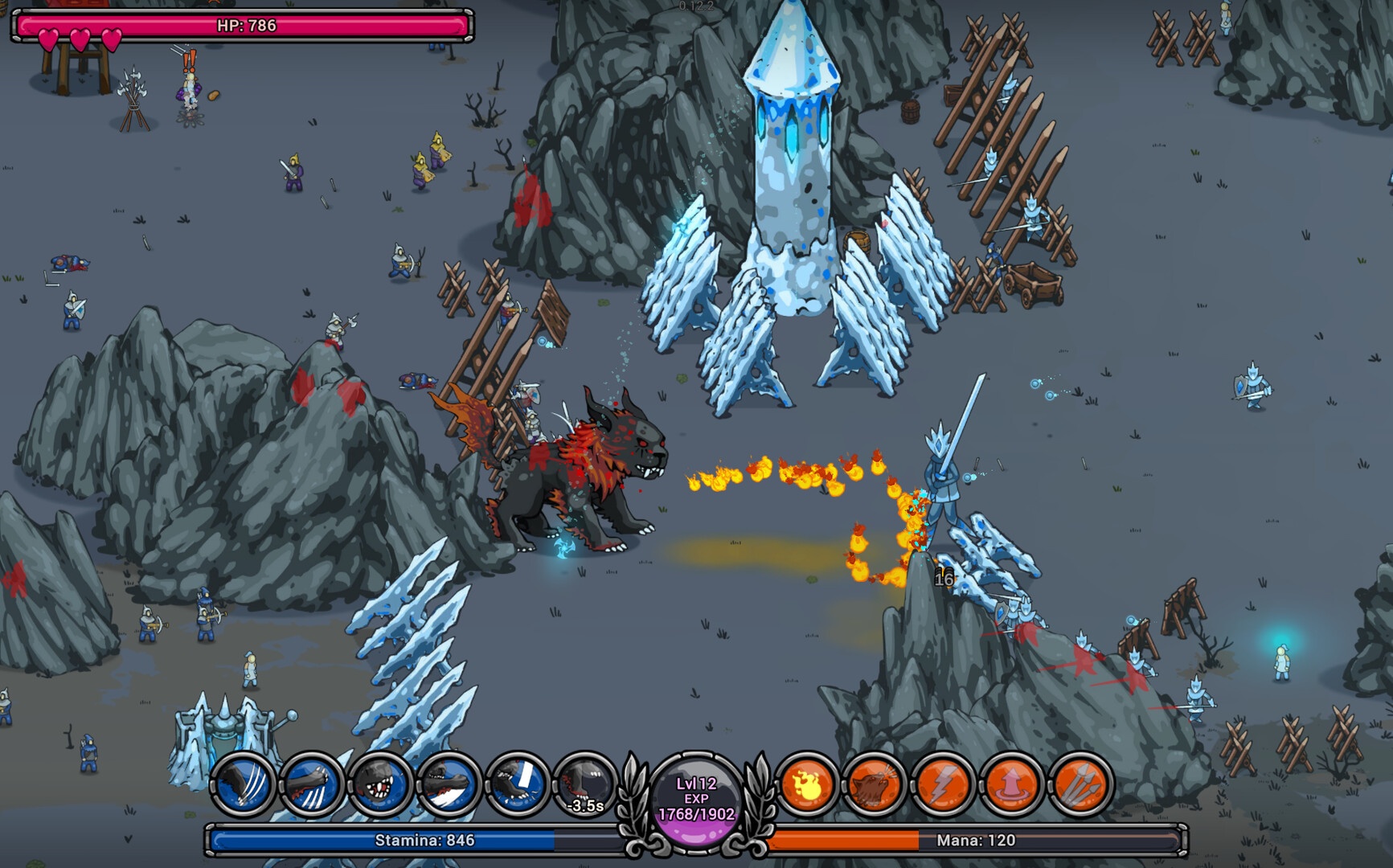The height and width of the screenshot is (868, 1393).
Task: Trigger the open-jaws bite ability
Action: coord(380,784)
